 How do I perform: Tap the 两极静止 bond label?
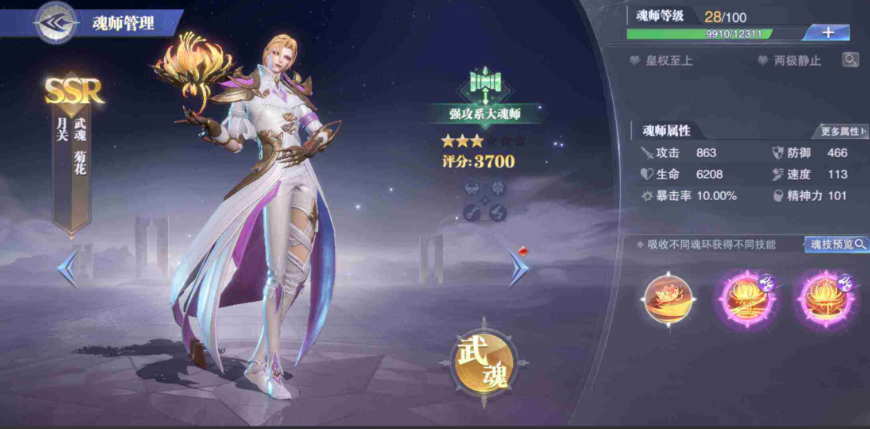click(x=789, y=61)
